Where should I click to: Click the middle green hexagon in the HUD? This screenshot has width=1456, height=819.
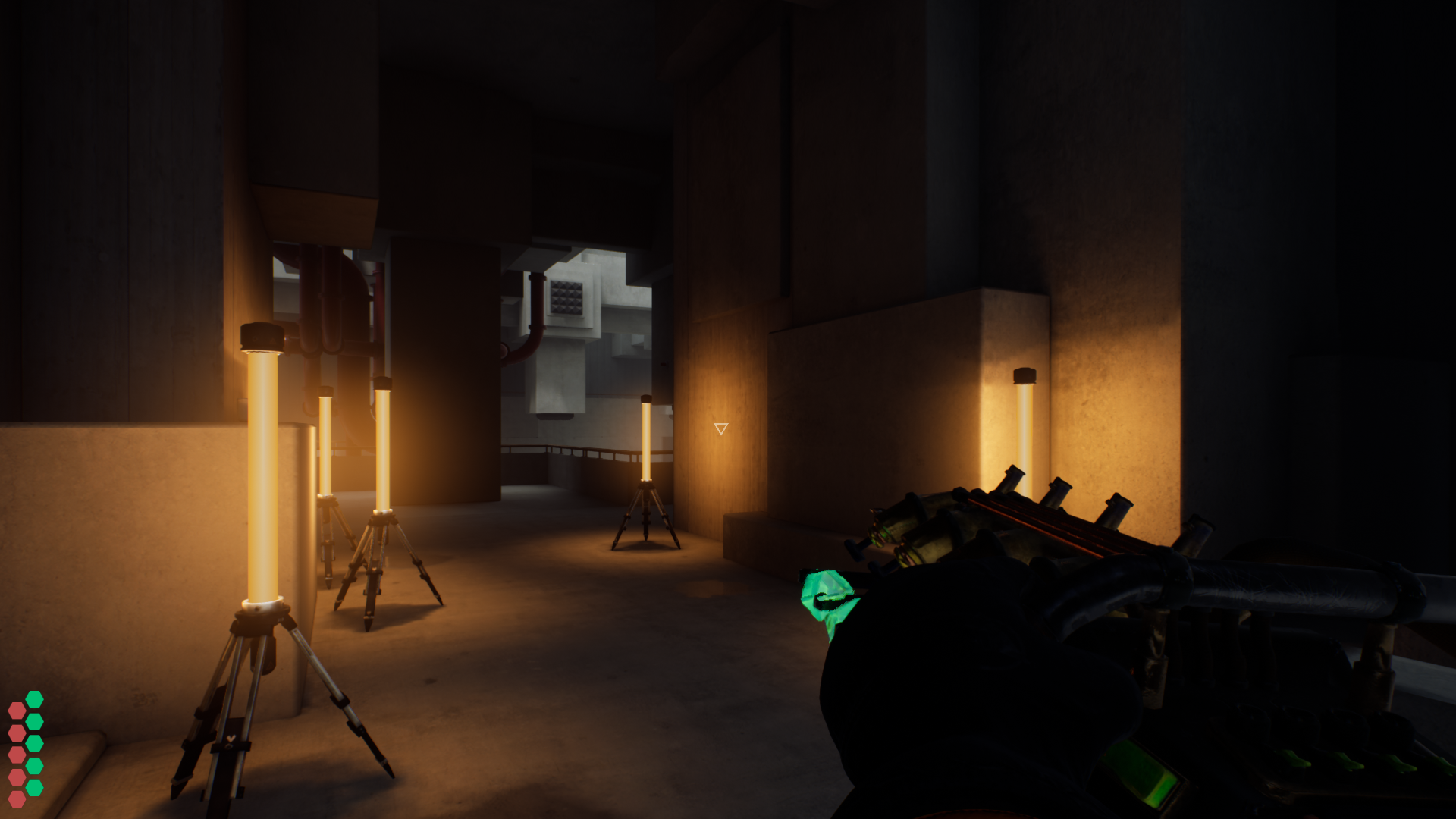point(35,743)
